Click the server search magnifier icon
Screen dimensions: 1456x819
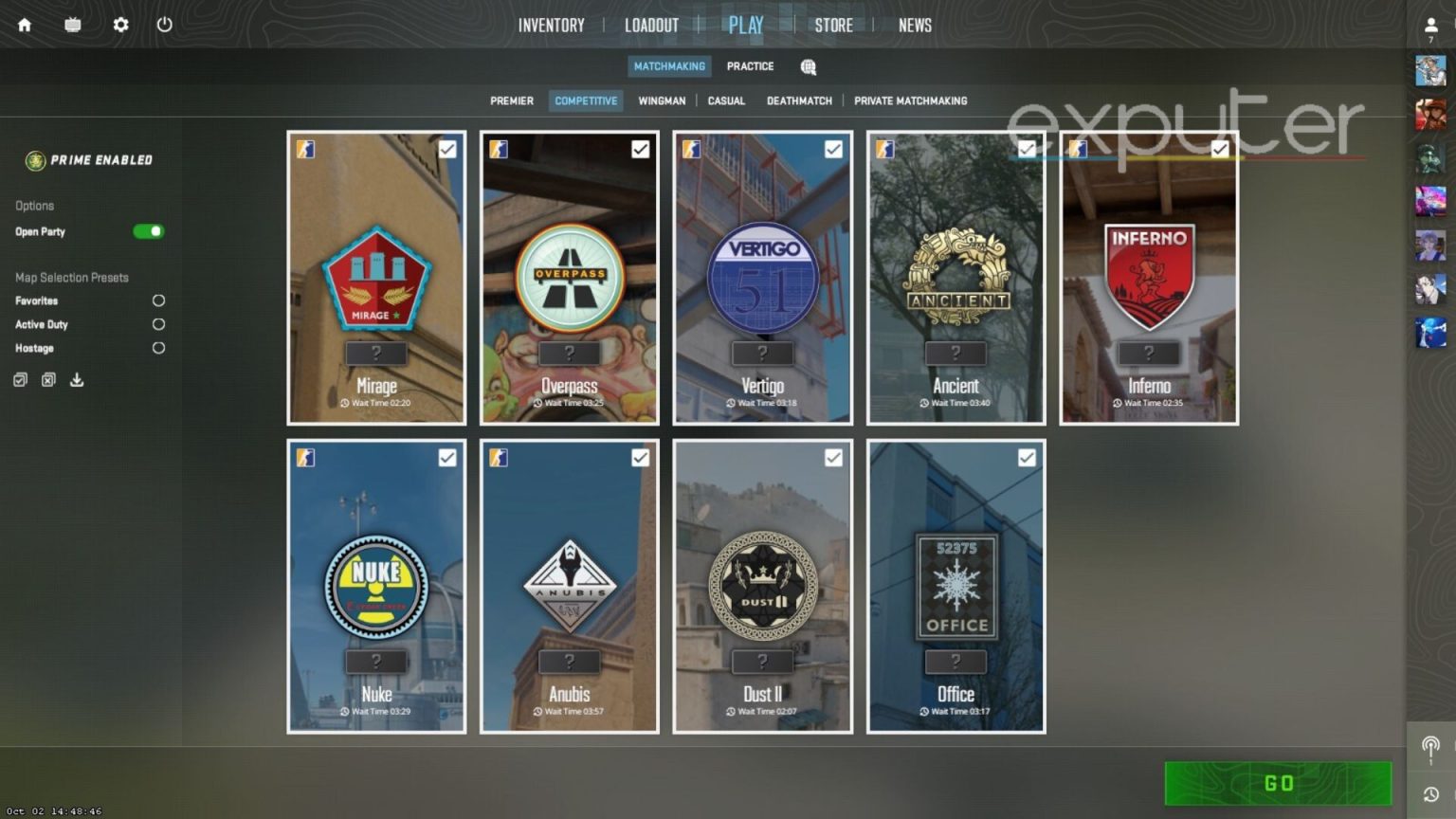[x=808, y=66]
